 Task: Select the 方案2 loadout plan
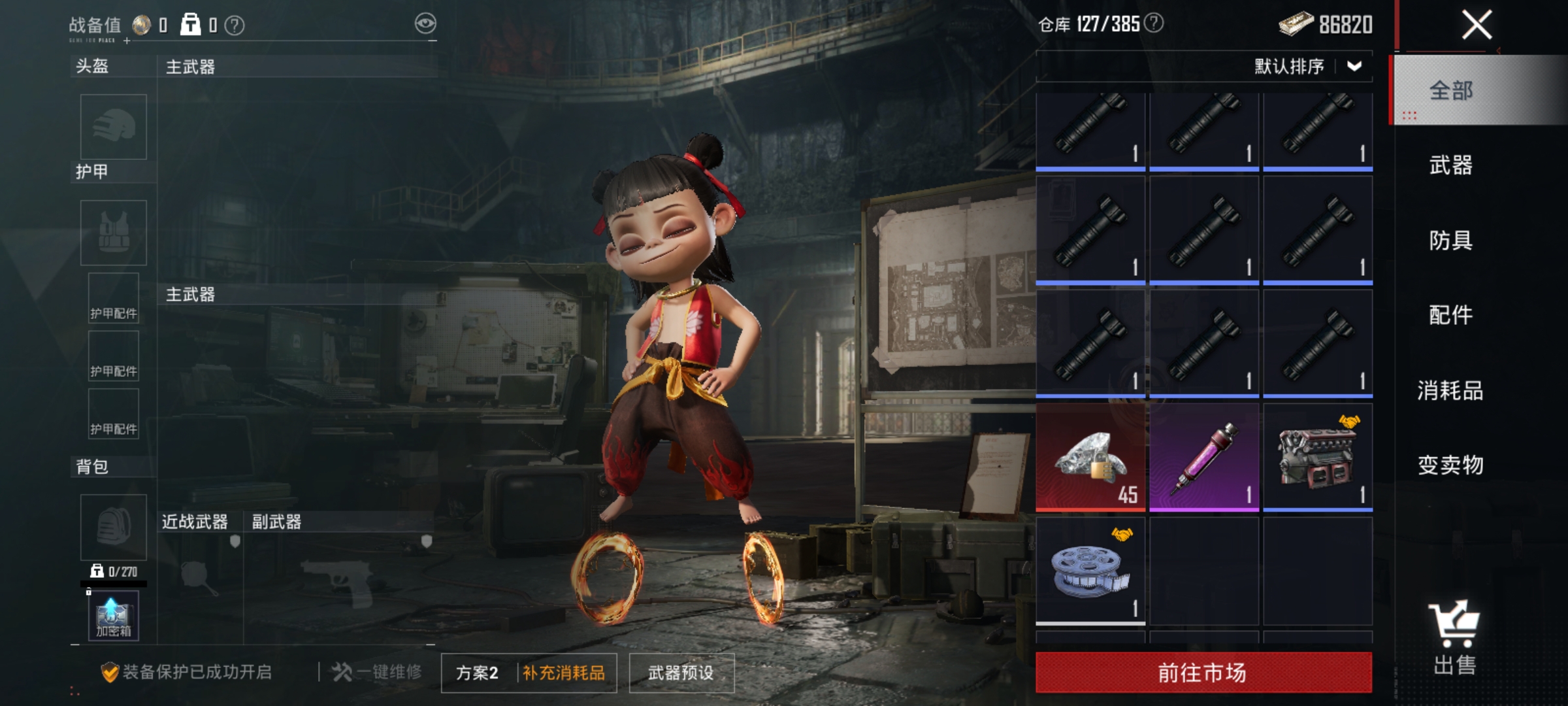pyautogui.click(x=477, y=673)
